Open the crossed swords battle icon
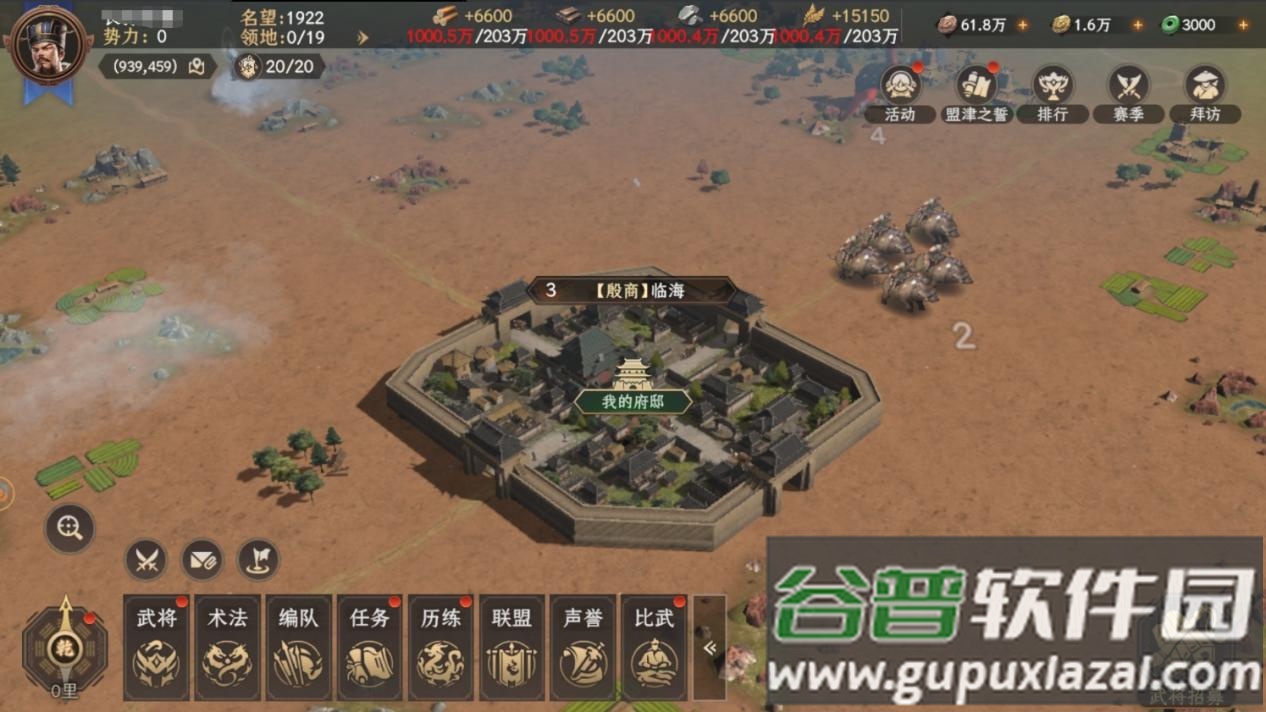Viewport: 1266px width, 712px height. 146,560
